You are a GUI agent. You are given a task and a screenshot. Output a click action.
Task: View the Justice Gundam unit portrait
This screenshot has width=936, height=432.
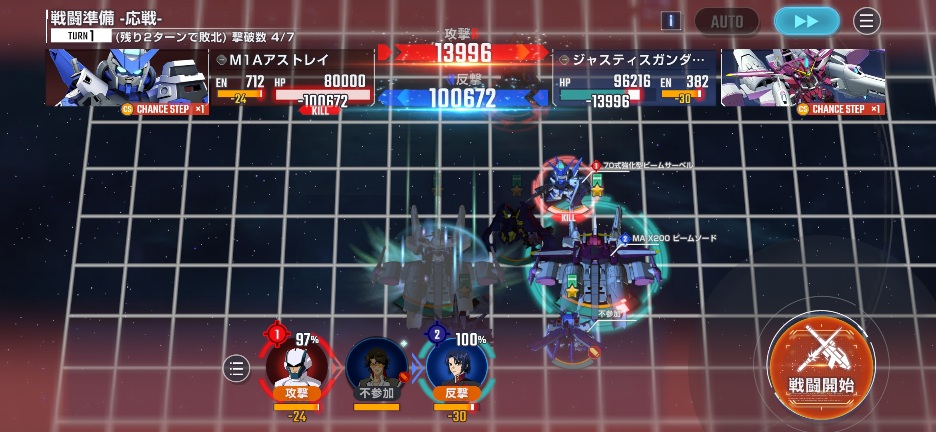pyautogui.click(x=803, y=77)
